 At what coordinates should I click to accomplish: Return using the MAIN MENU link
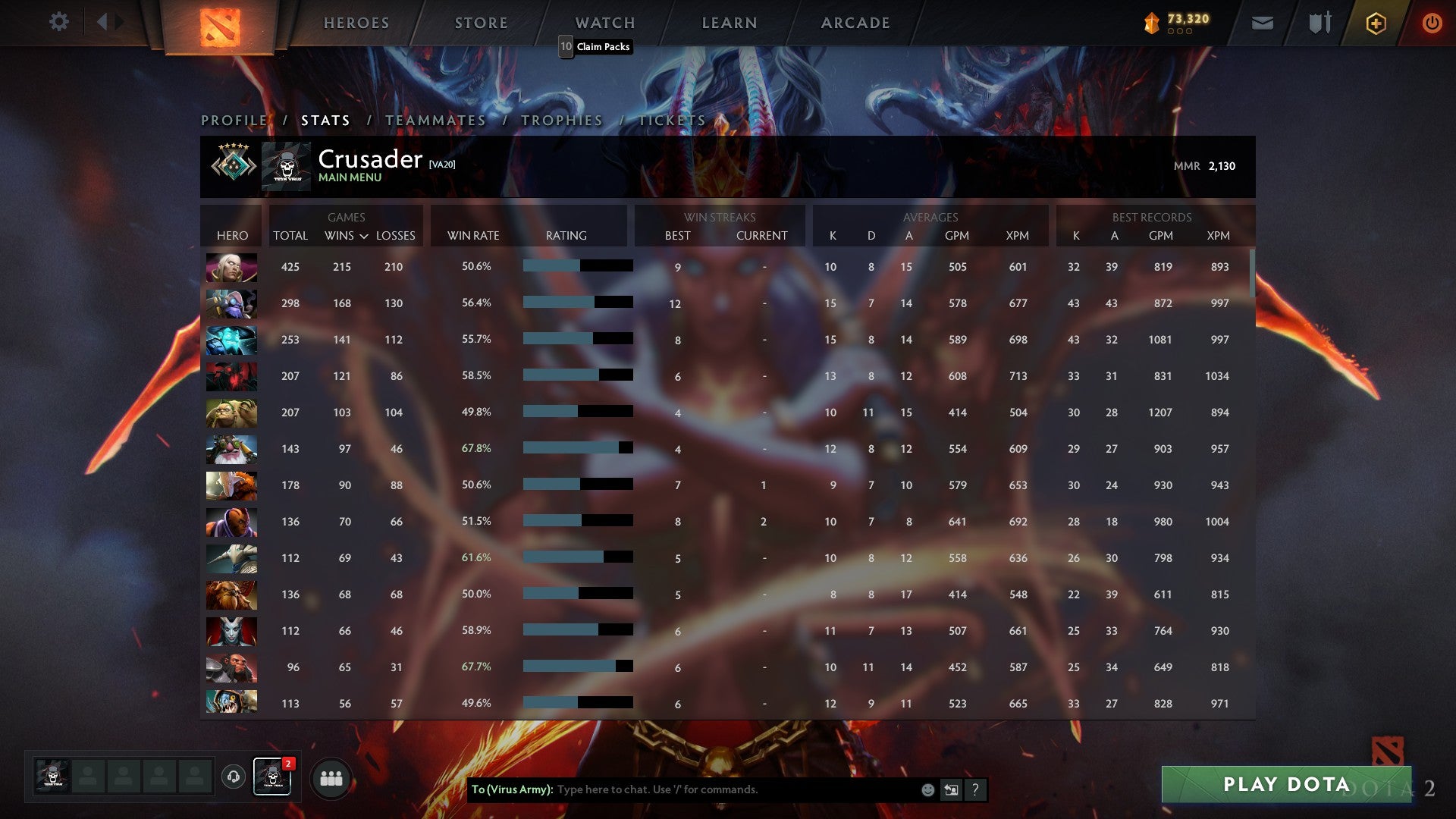(350, 177)
